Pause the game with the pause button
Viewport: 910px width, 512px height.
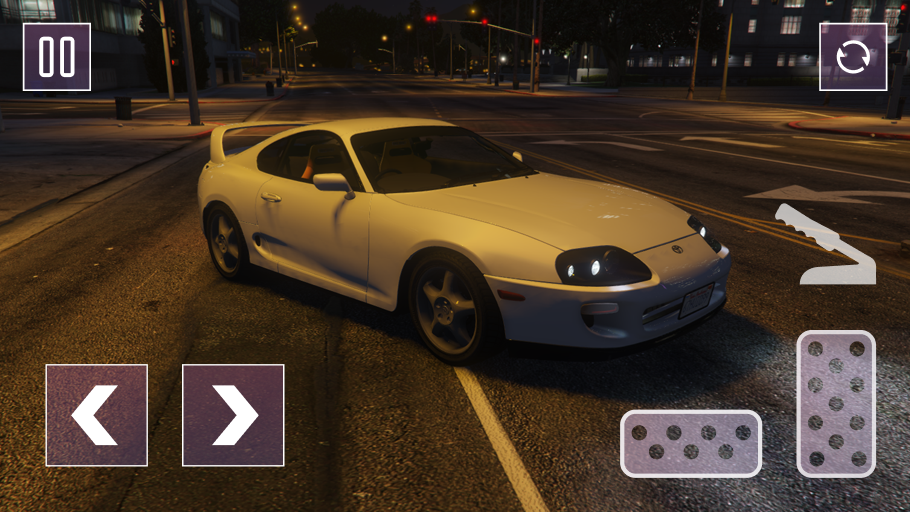pos(57,57)
